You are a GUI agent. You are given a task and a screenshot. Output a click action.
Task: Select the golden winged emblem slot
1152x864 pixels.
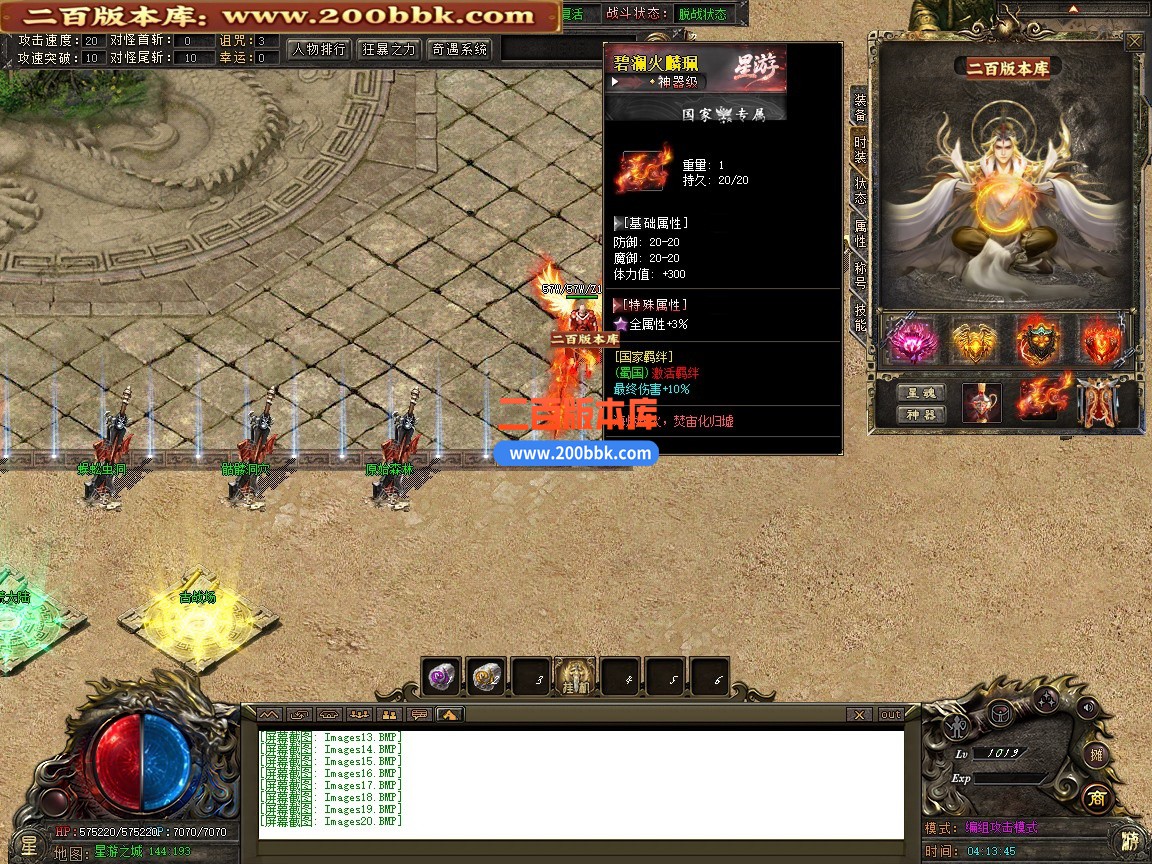(975, 342)
